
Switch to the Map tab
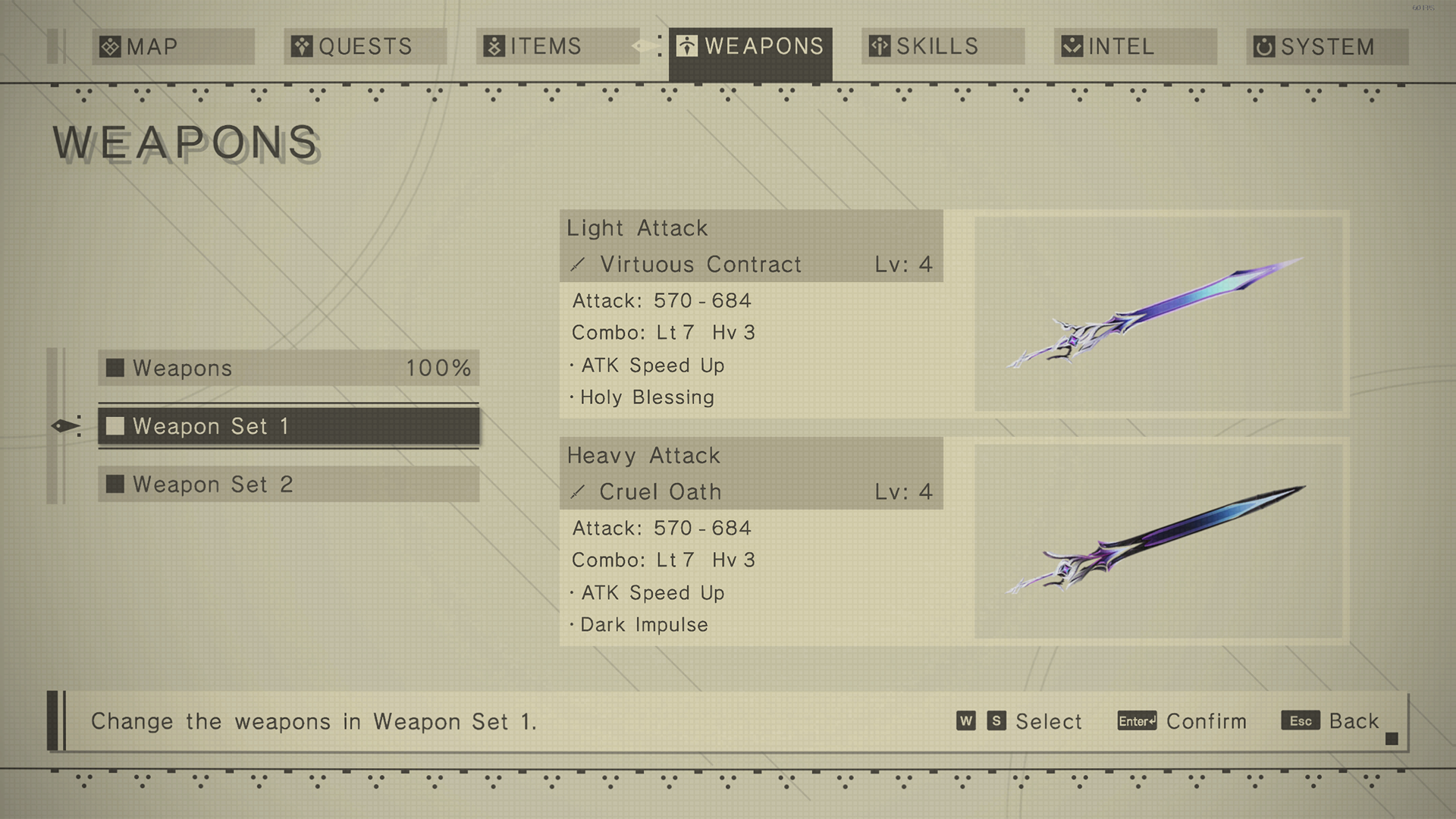[173, 47]
